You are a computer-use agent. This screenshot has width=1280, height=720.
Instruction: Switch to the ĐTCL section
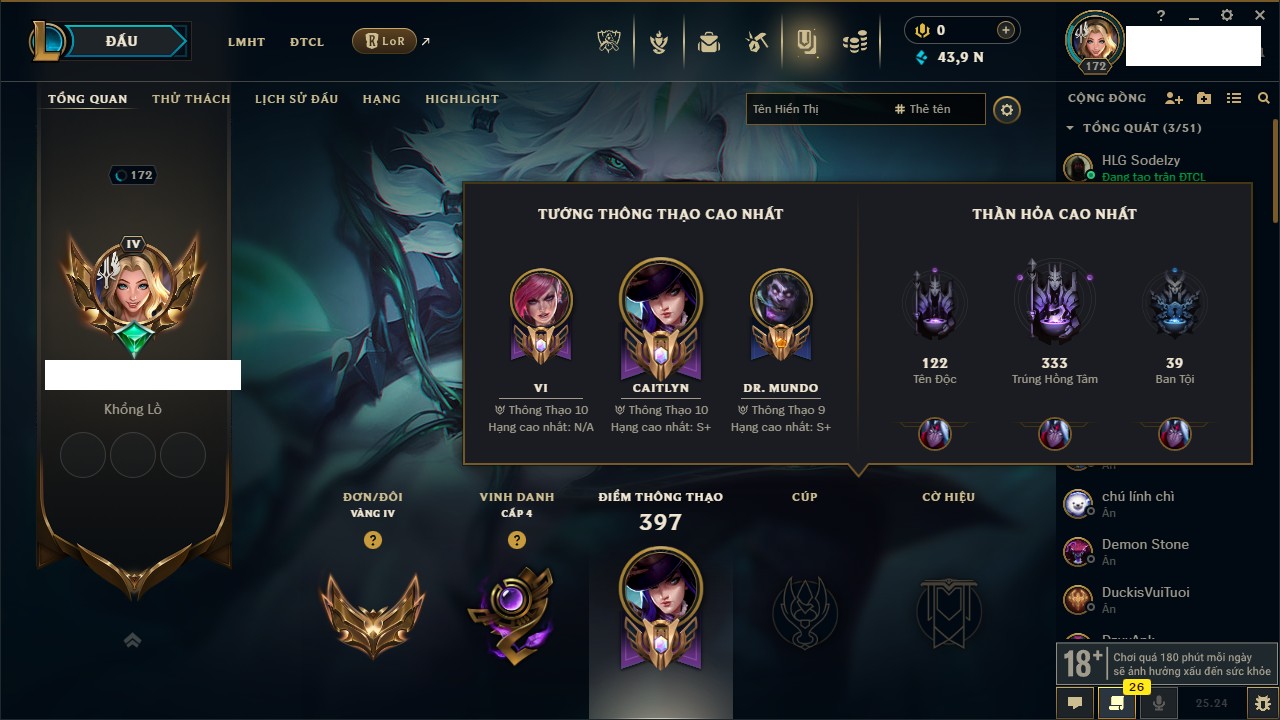307,42
